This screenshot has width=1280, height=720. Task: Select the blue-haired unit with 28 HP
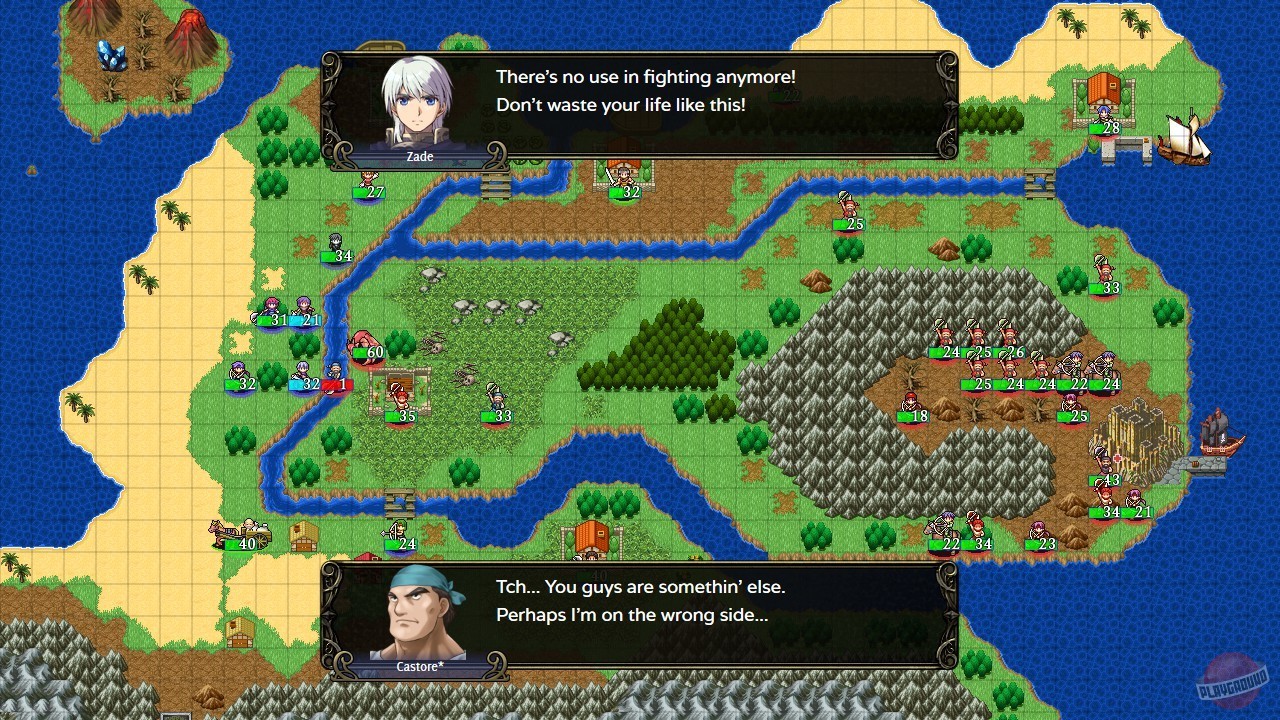coord(1103,112)
